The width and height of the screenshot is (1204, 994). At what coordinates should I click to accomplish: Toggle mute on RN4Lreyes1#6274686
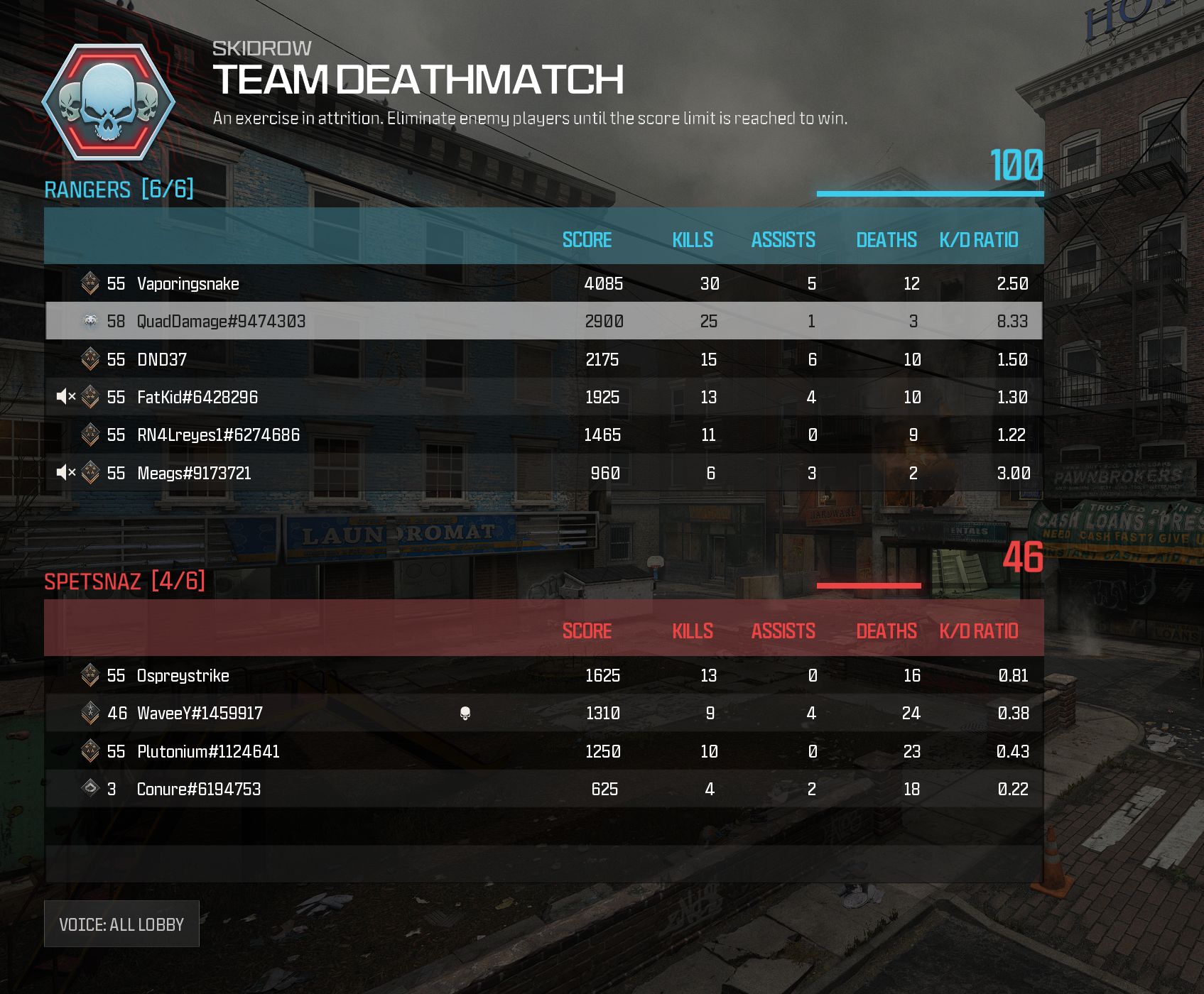pos(65,435)
